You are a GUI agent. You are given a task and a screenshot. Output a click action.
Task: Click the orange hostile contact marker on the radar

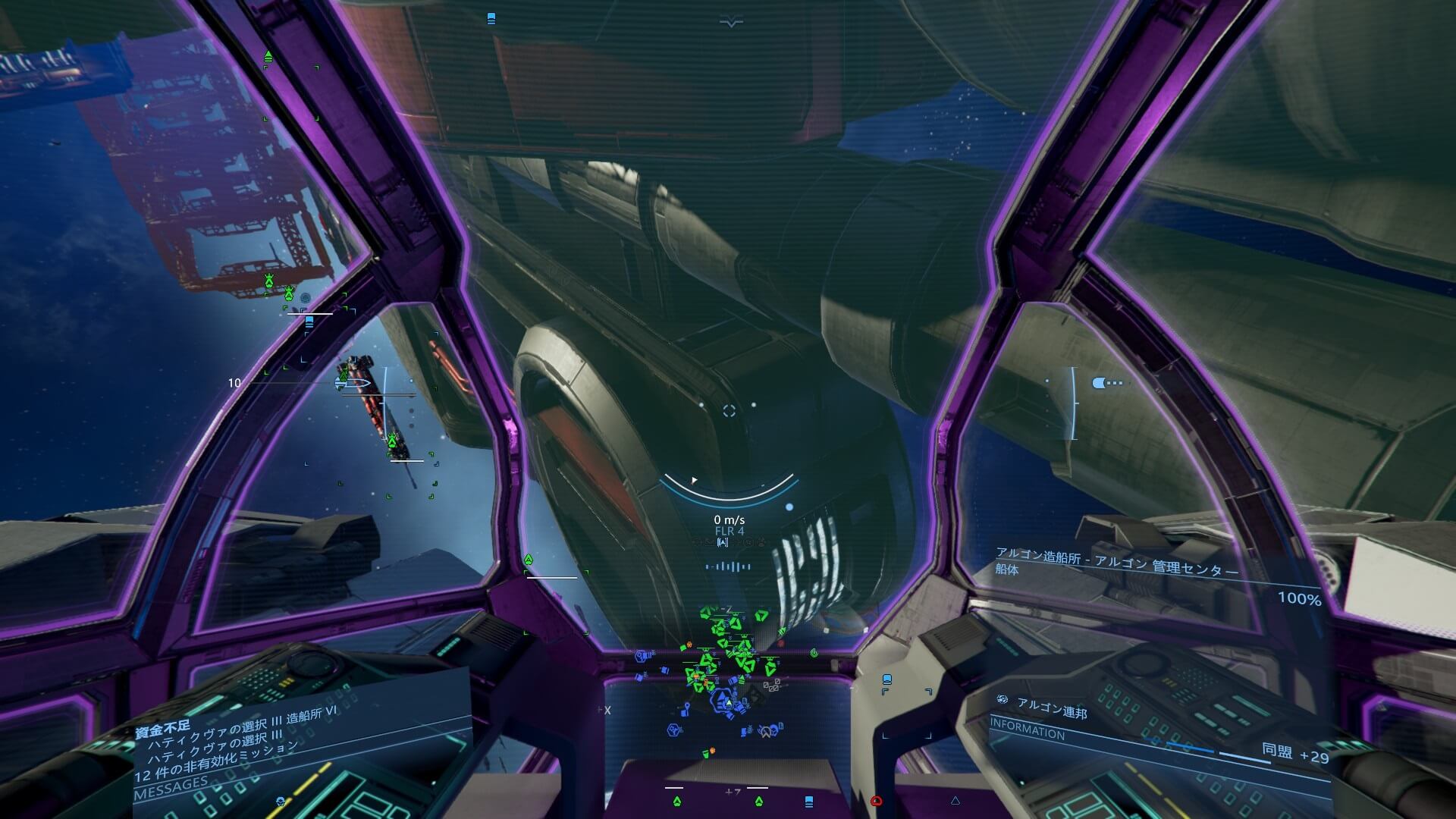click(688, 645)
